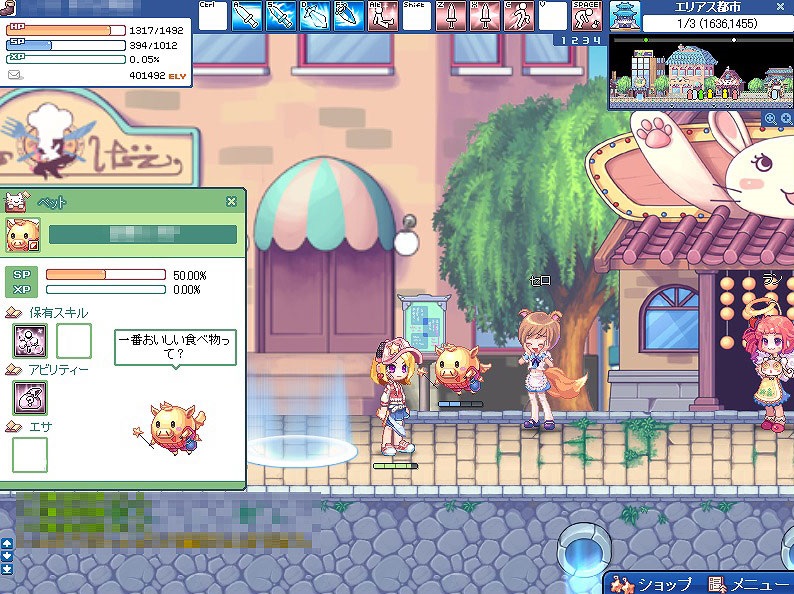Zoom in the minimap with the plus magnifier
The image size is (794, 594).
[770, 119]
